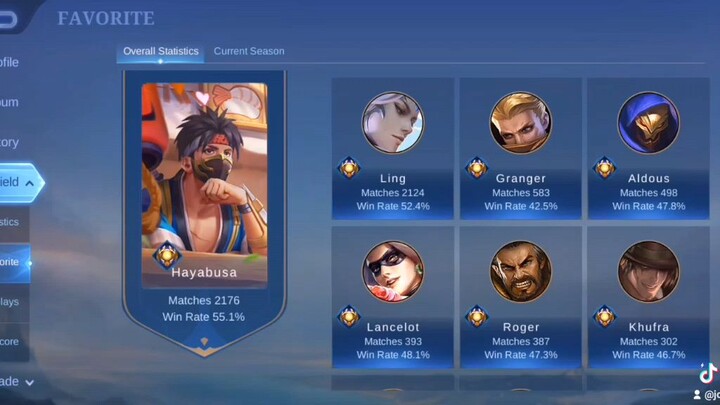Open the Profile sidebar entry
This screenshot has height=405, width=720.
[x=12, y=62]
